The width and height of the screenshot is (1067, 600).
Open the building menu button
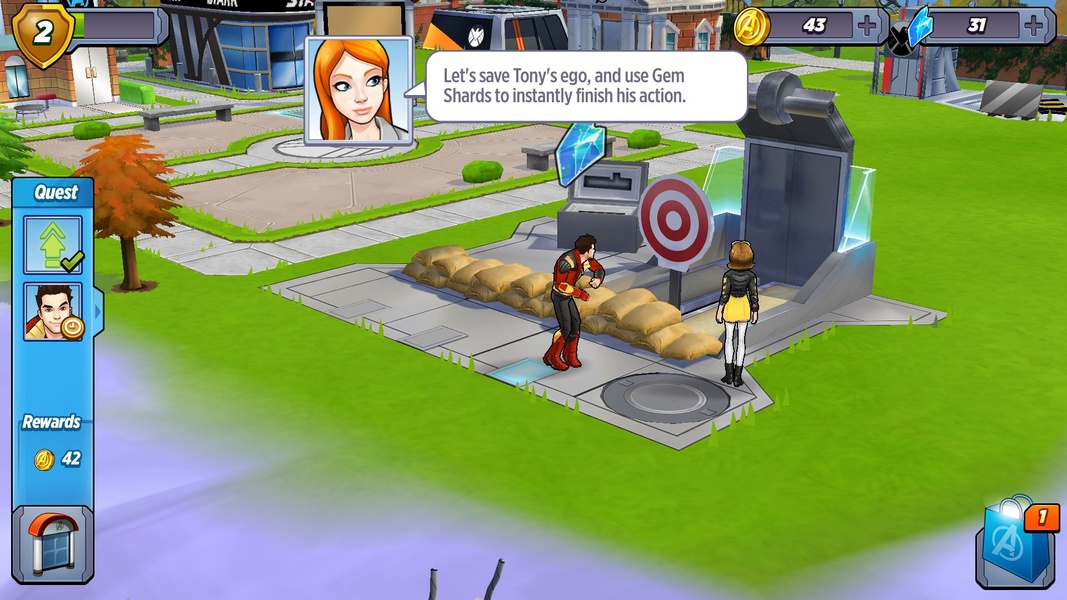point(52,546)
